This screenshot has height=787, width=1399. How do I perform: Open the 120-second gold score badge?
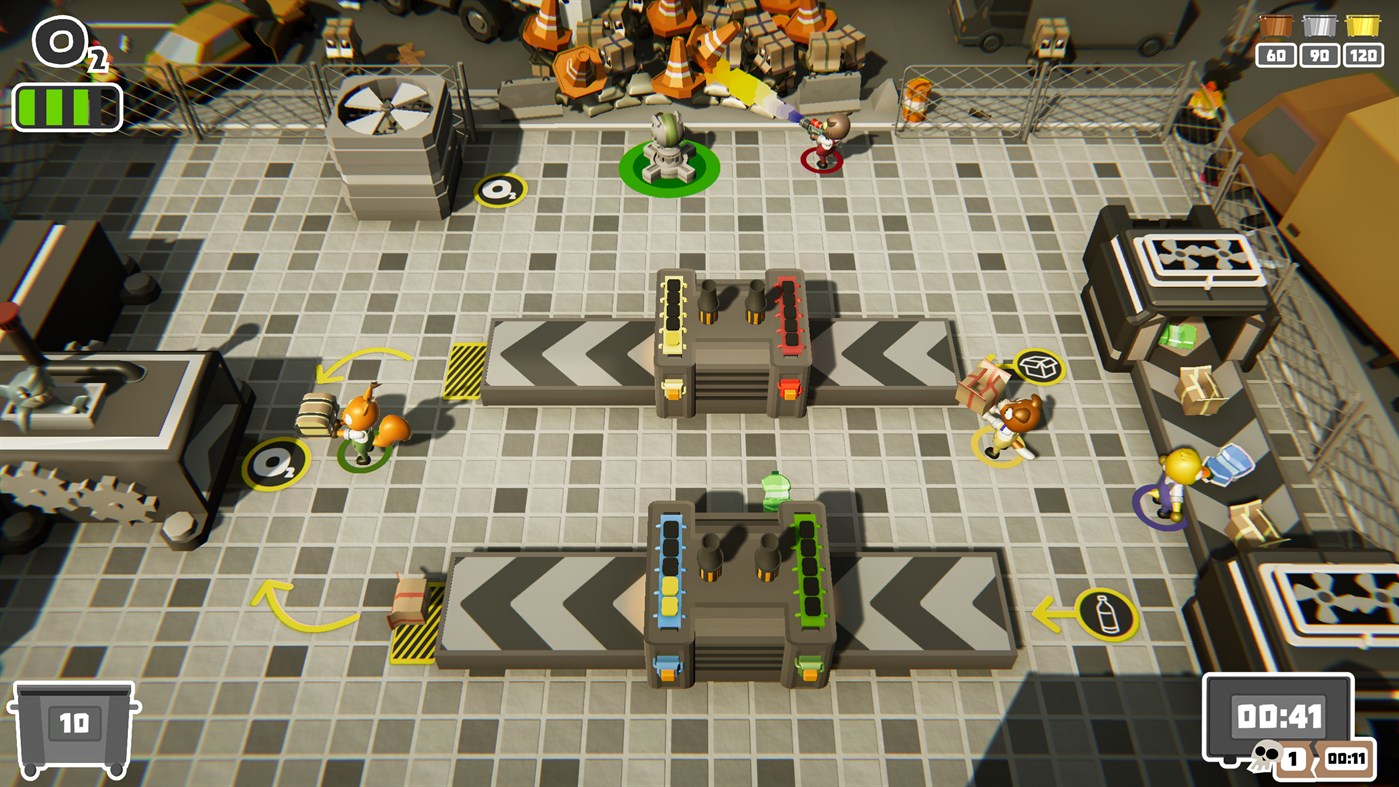1363,56
